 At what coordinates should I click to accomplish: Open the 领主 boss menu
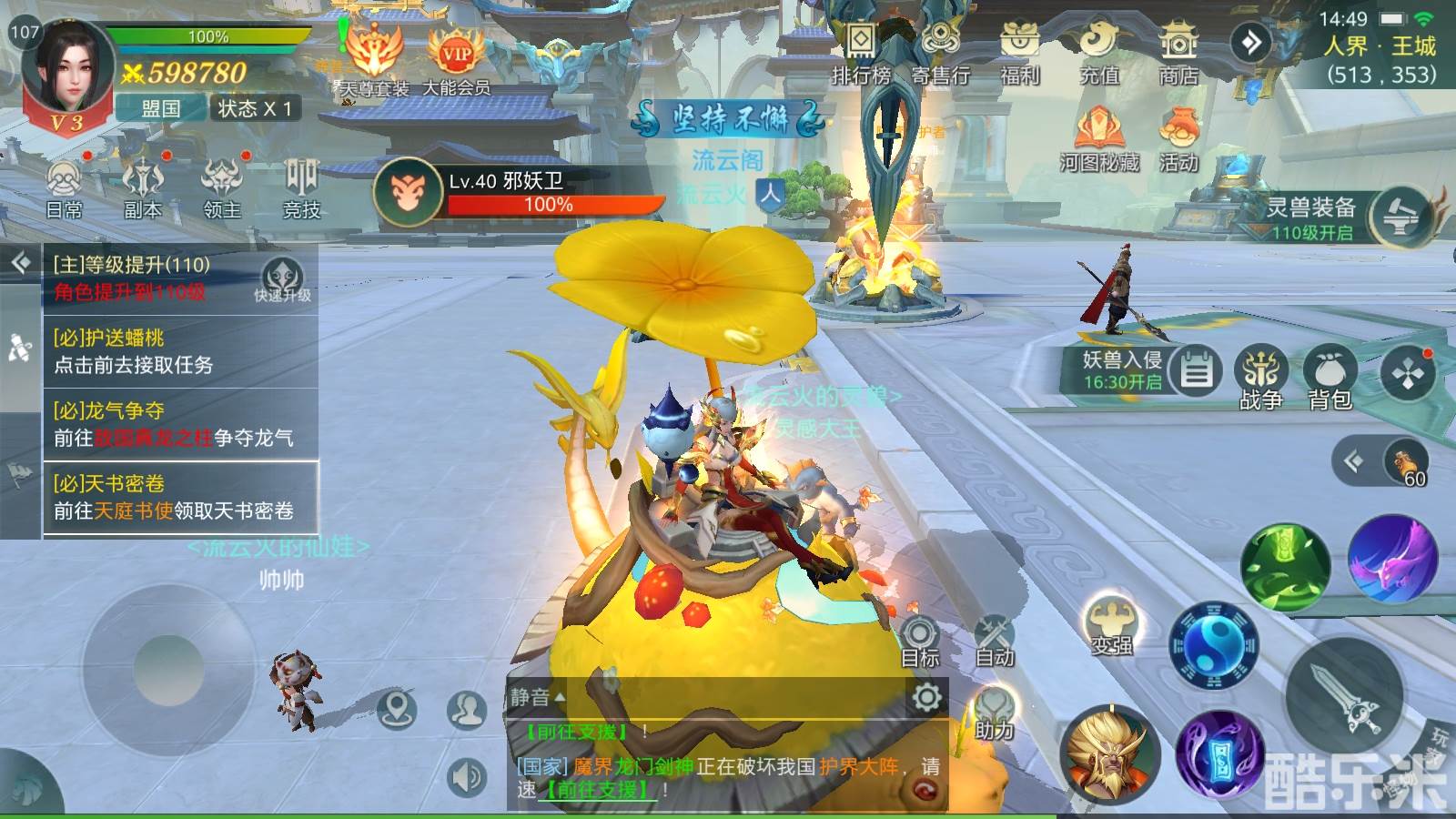(222, 188)
